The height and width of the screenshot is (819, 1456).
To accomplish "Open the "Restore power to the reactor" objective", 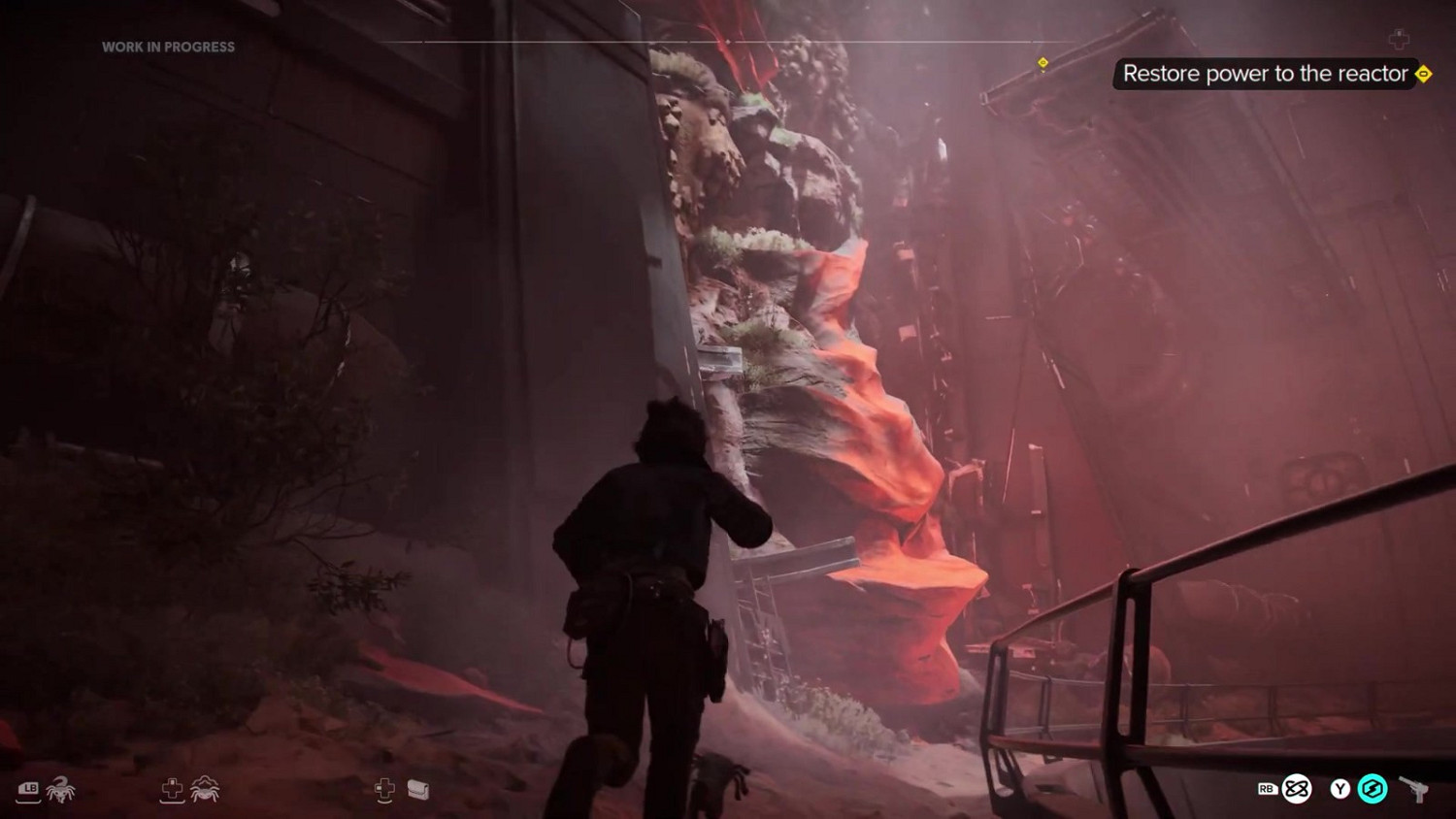I will click(x=1265, y=74).
